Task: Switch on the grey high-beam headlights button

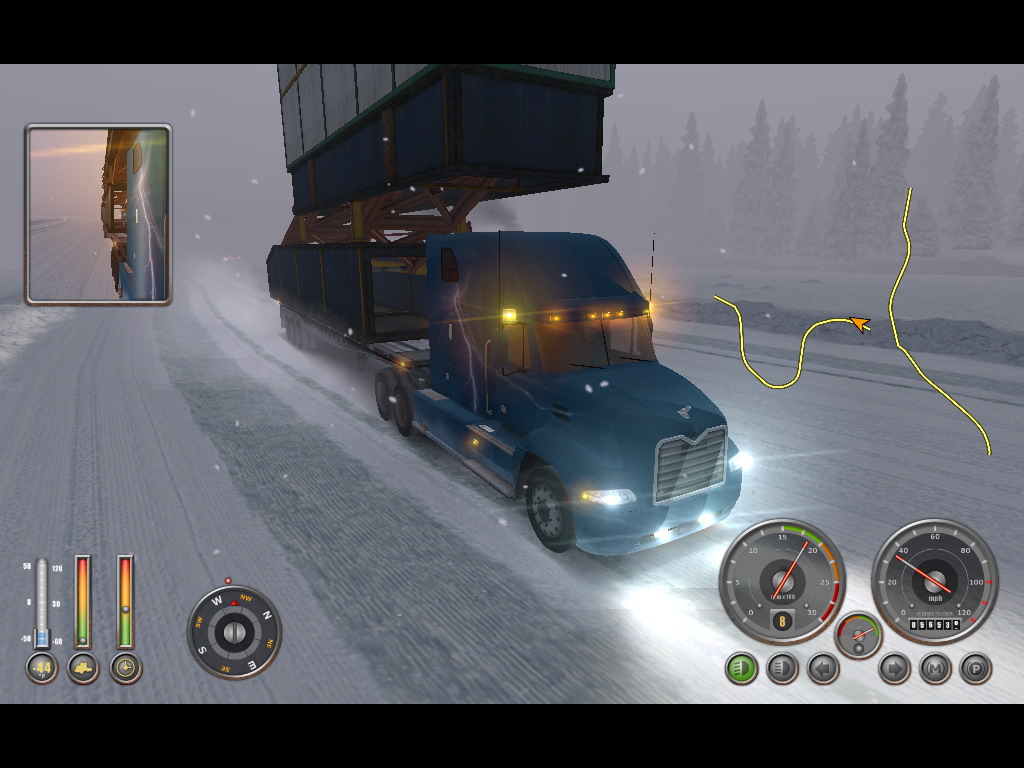Action: 782,668
